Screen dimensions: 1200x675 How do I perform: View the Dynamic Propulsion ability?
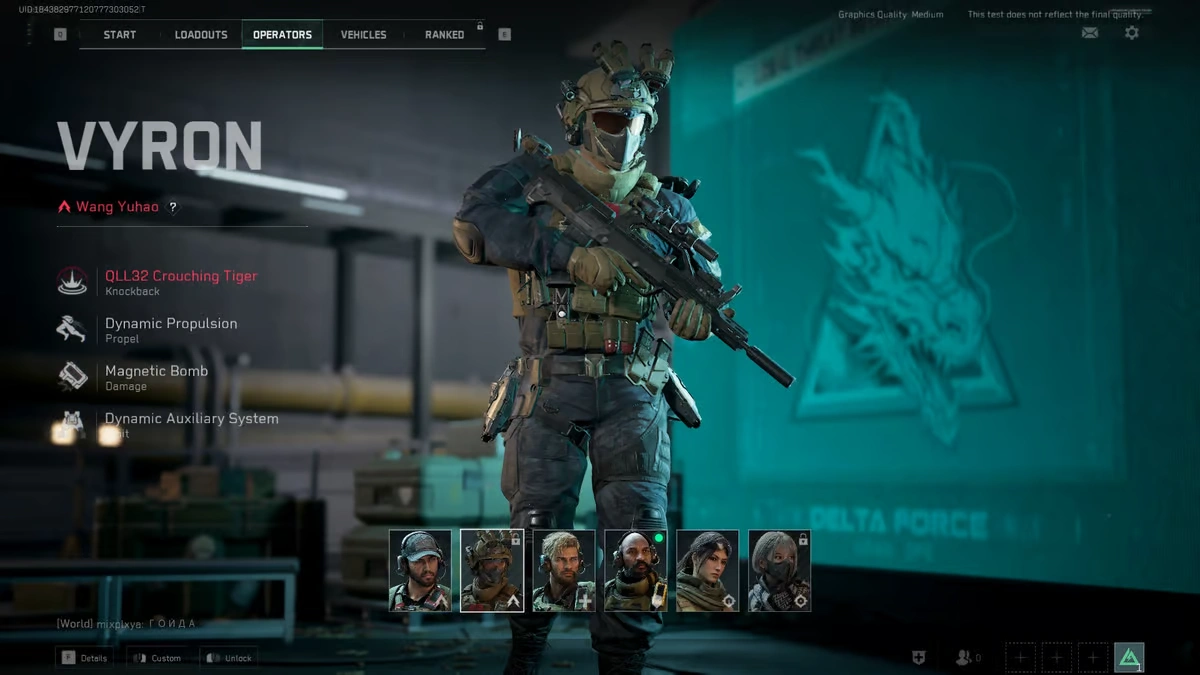click(170, 329)
